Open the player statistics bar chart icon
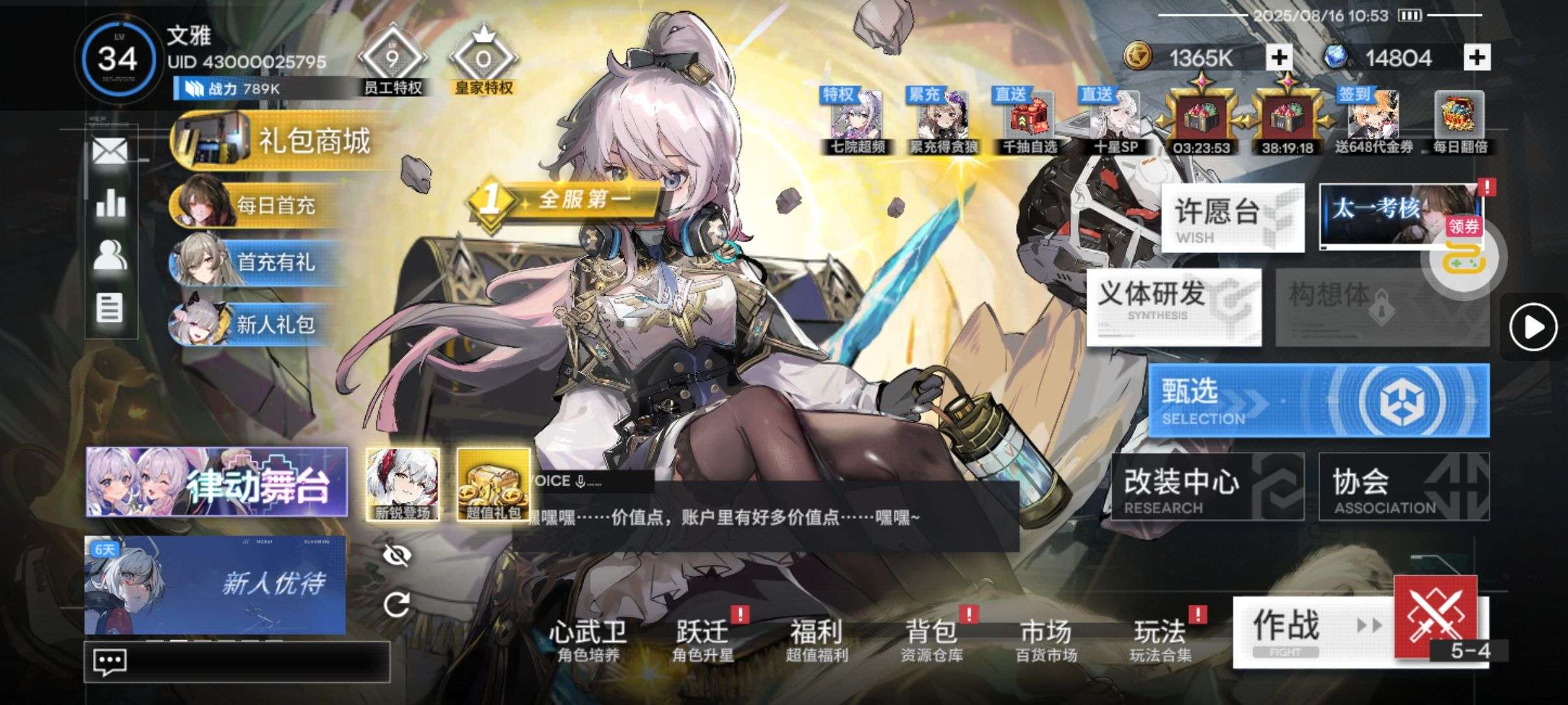Viewport: 1568px width, 705px height. click(x=109, y=203)
